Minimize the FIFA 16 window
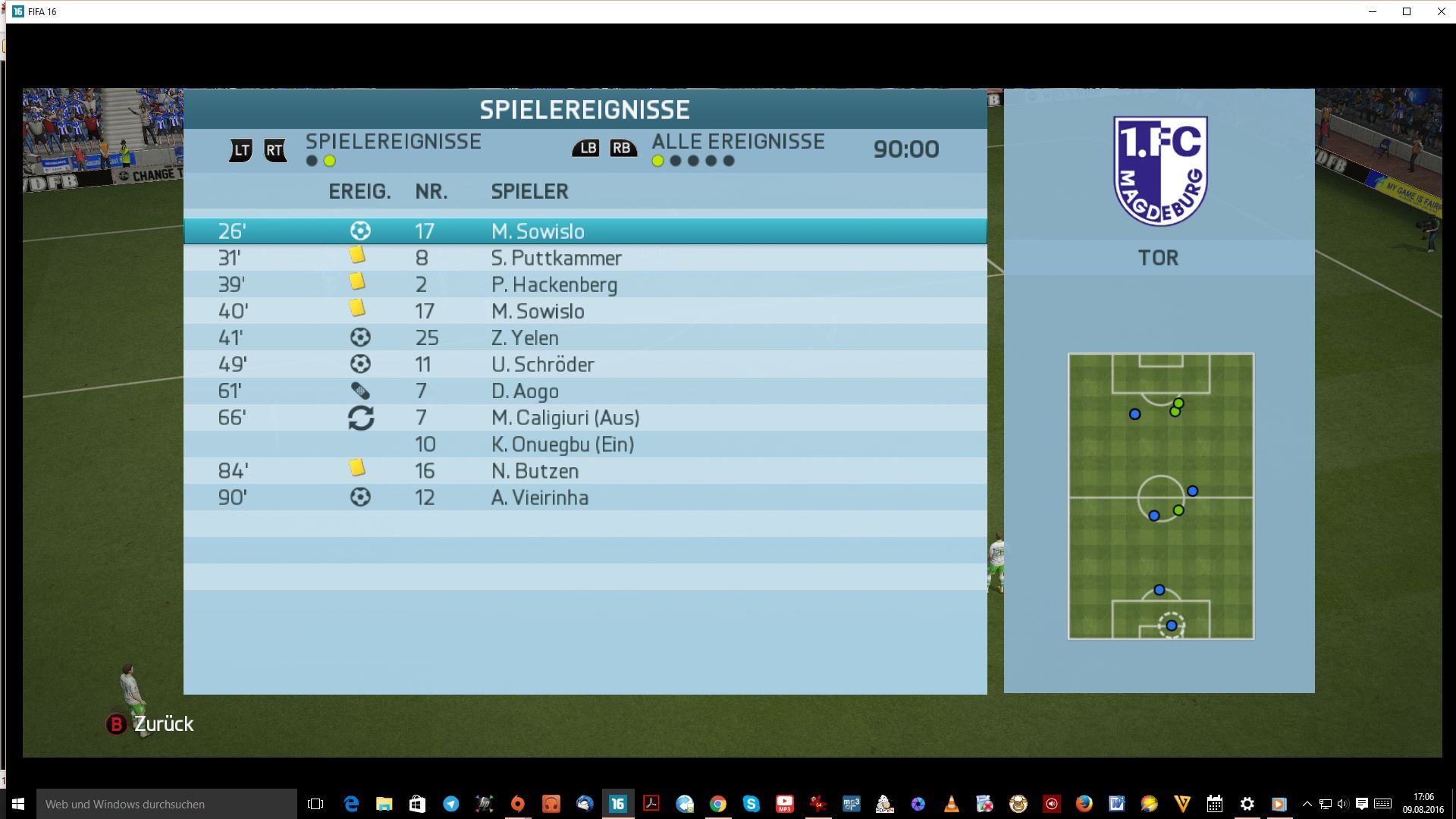1456x819 pixels. pos(1373,11)
